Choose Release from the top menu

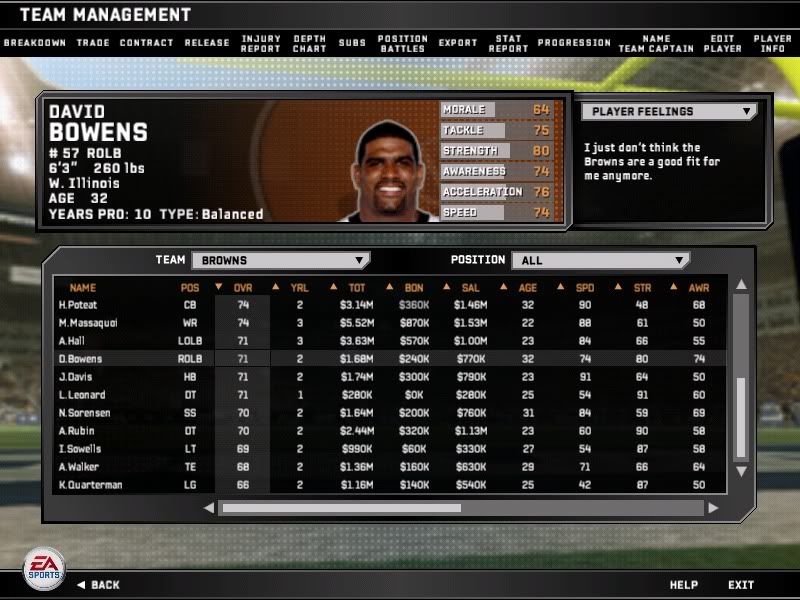click(207, 43)
